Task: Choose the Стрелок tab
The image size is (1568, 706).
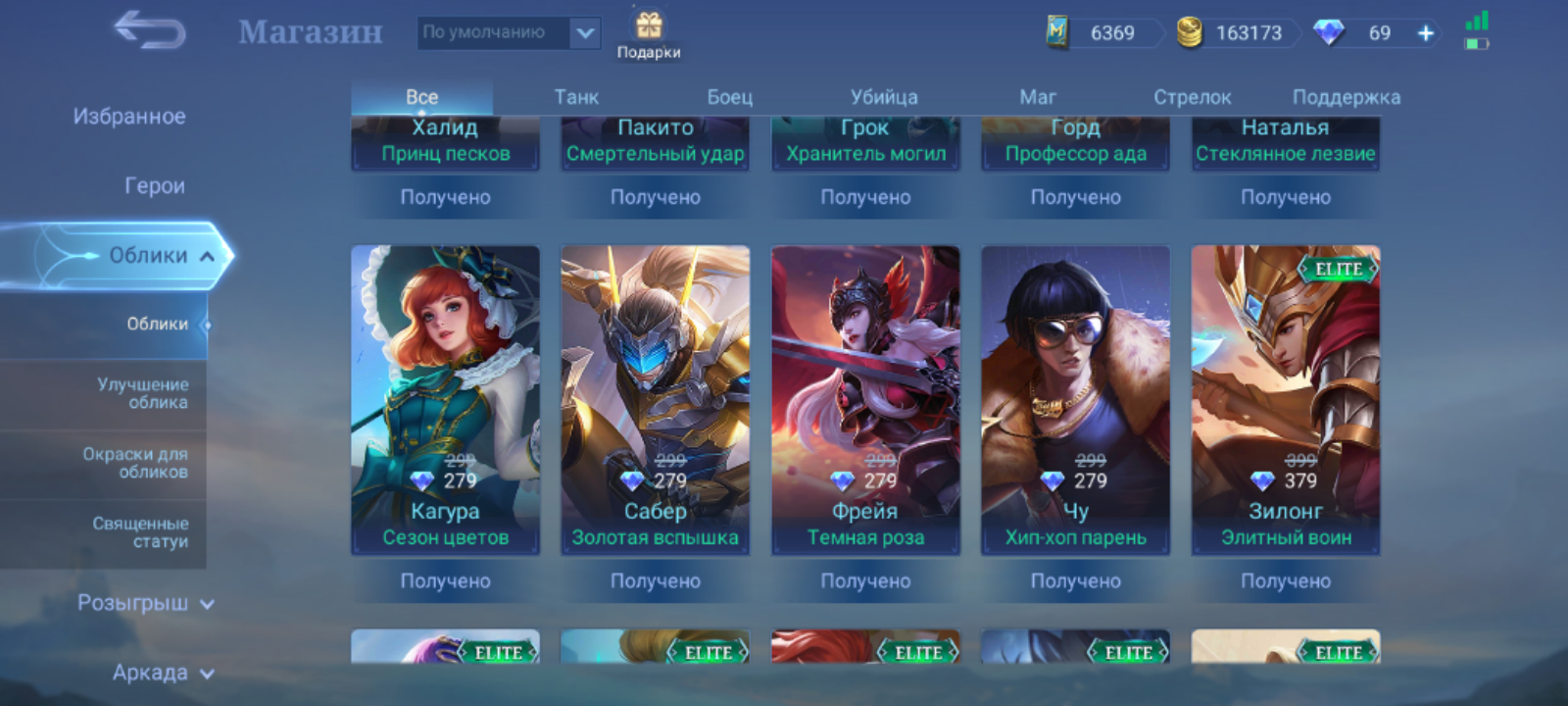Action: tap(1192, 97)
